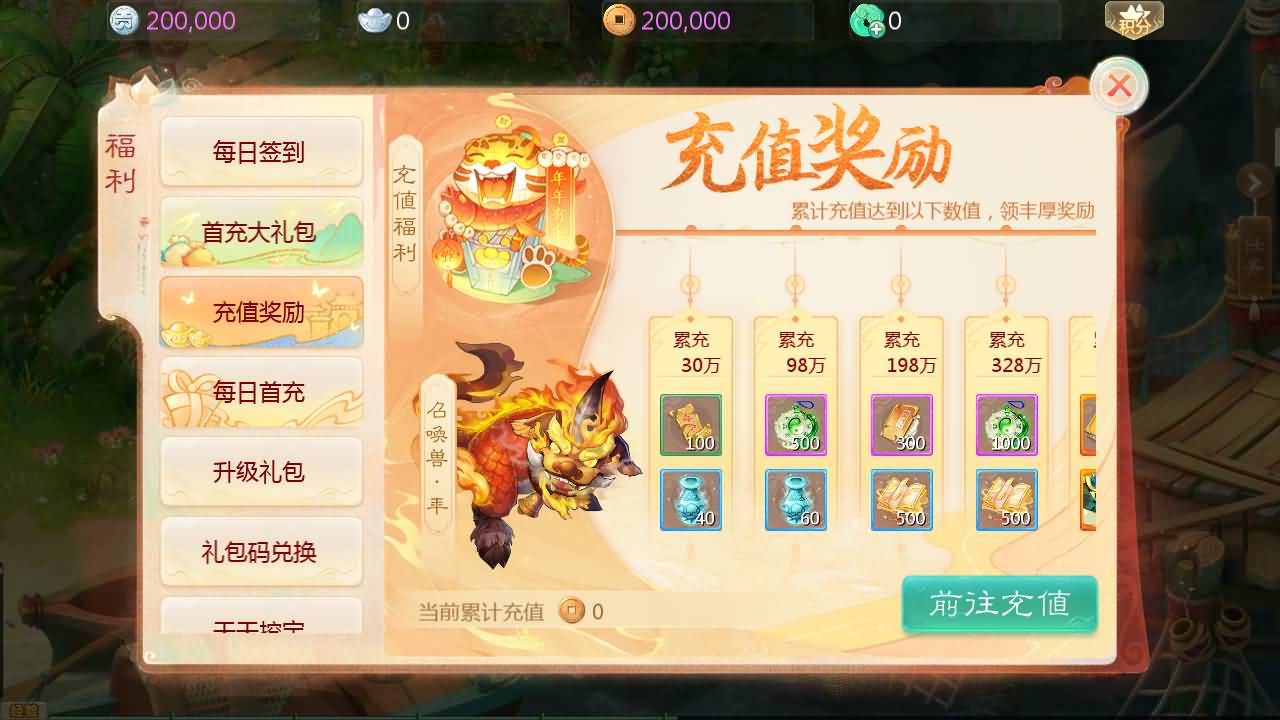
Task: Click the golden scroll reward showing 300
Action: click(x=902, y=425)
